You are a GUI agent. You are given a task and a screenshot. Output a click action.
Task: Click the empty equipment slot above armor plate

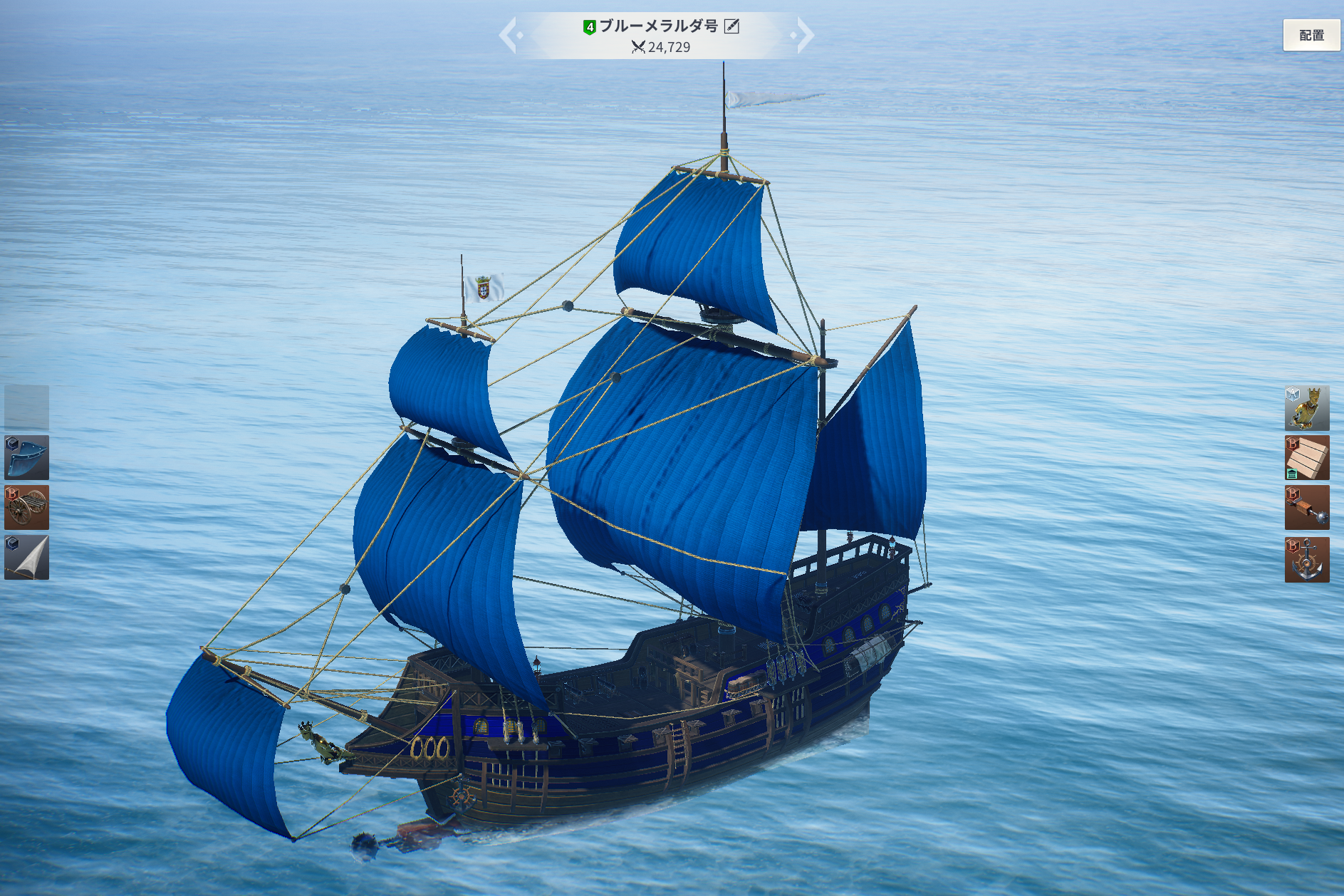tap(27, 407)
